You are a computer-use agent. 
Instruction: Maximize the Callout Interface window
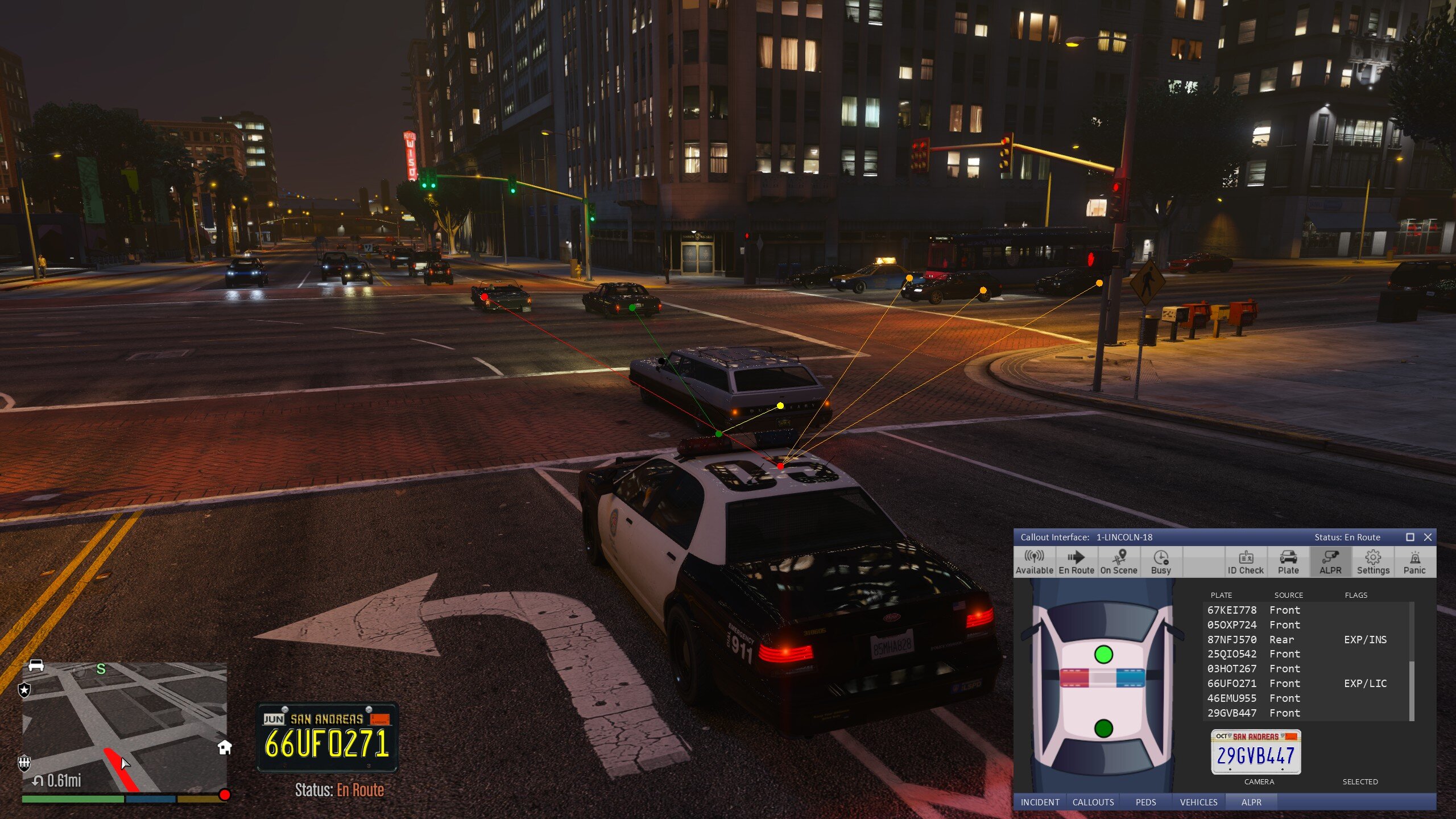(1410, 537)
